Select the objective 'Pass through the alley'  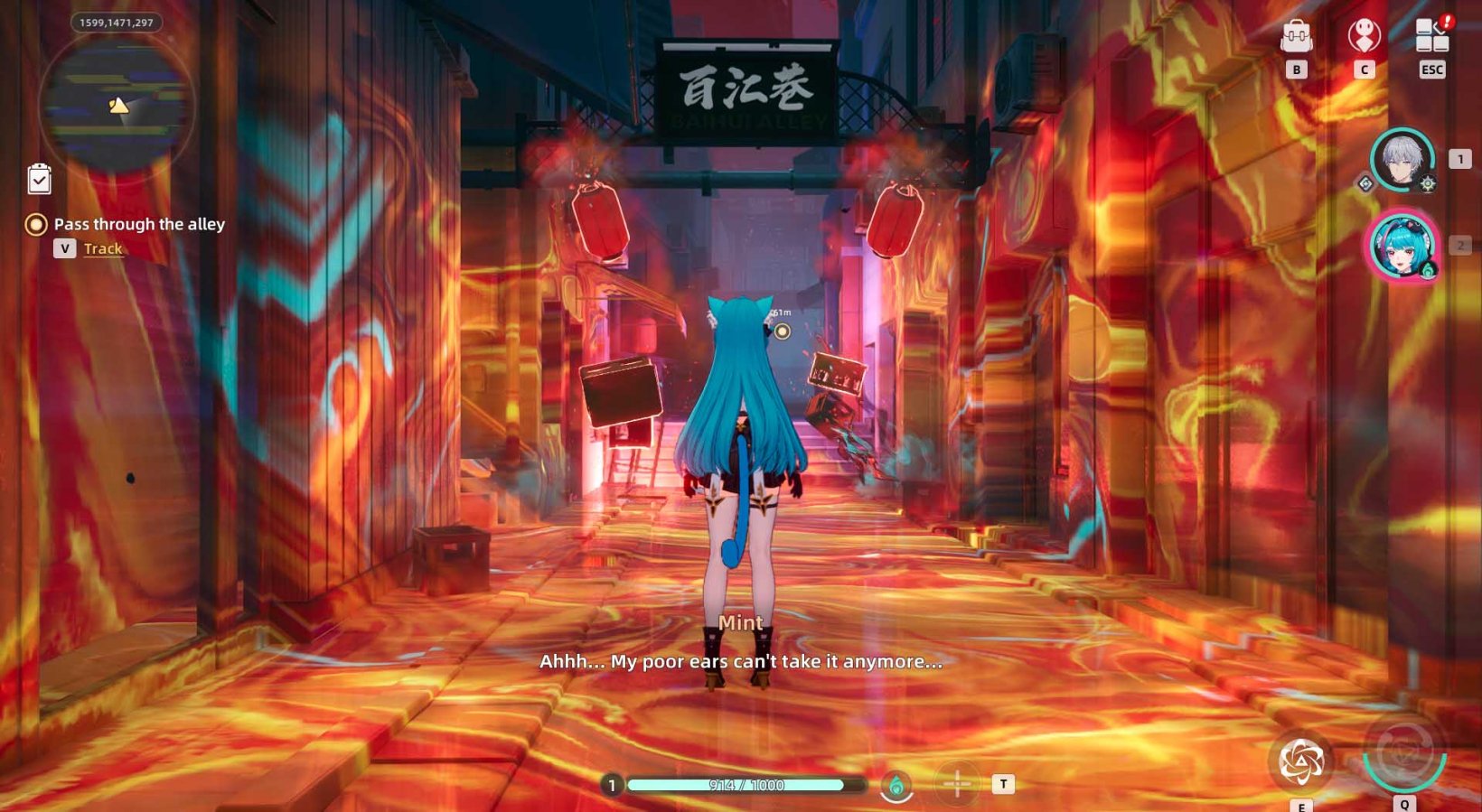click(x=138, y=224)
